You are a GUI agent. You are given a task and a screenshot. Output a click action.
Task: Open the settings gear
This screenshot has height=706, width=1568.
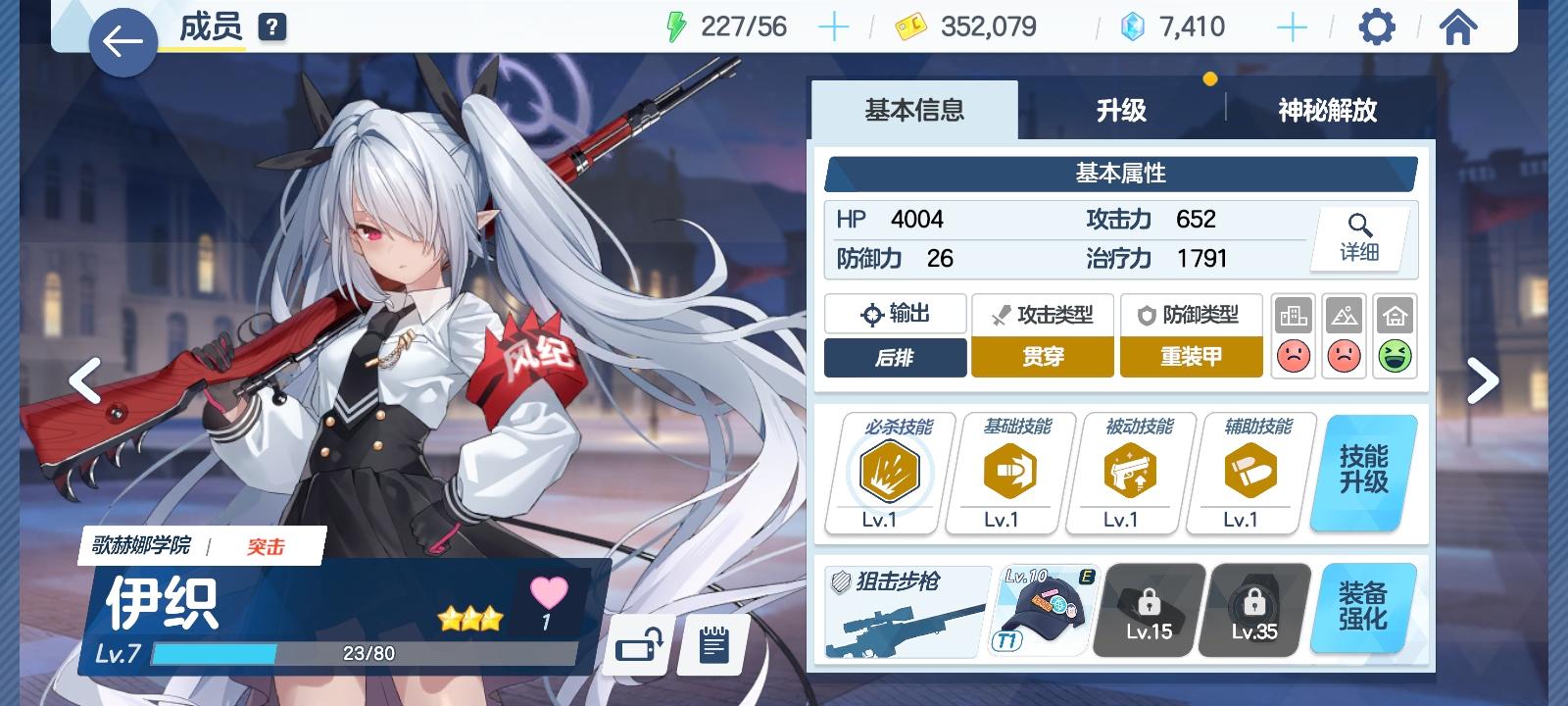[1377, 28]
